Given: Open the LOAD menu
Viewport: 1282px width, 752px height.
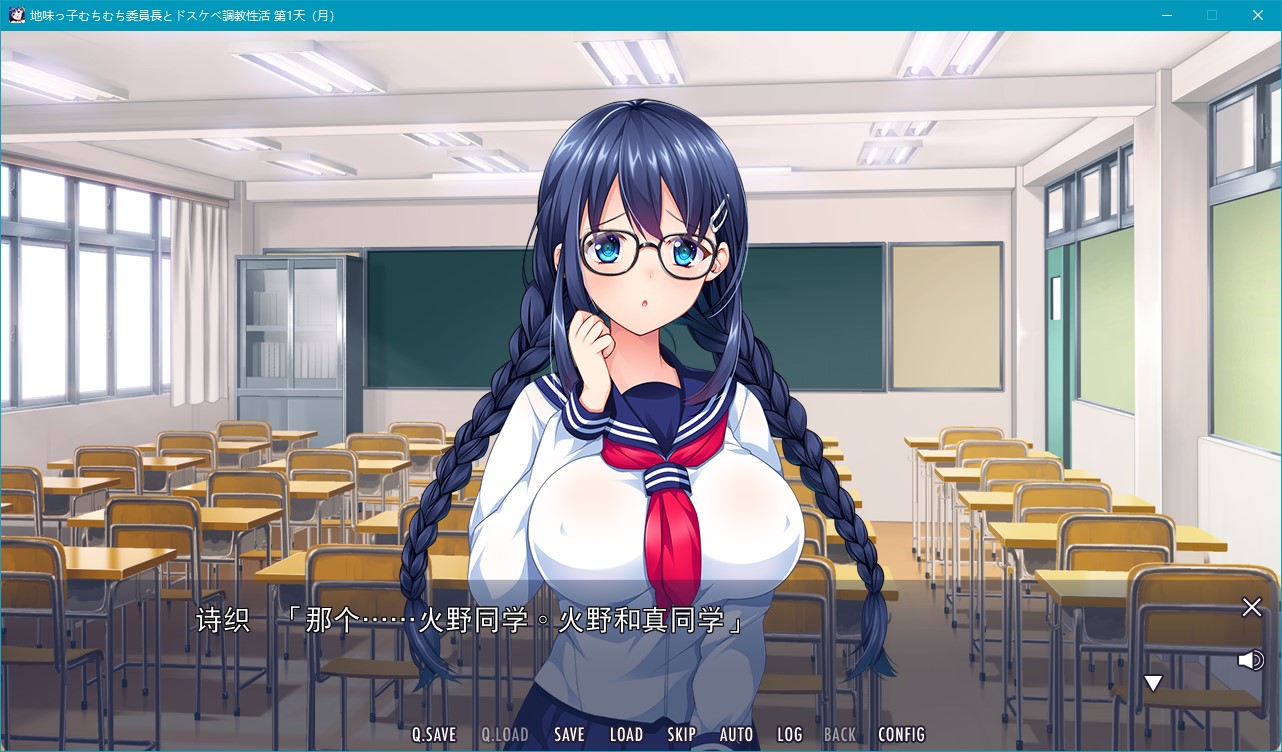Looking at the screenshot, I should tap(626, 734).
